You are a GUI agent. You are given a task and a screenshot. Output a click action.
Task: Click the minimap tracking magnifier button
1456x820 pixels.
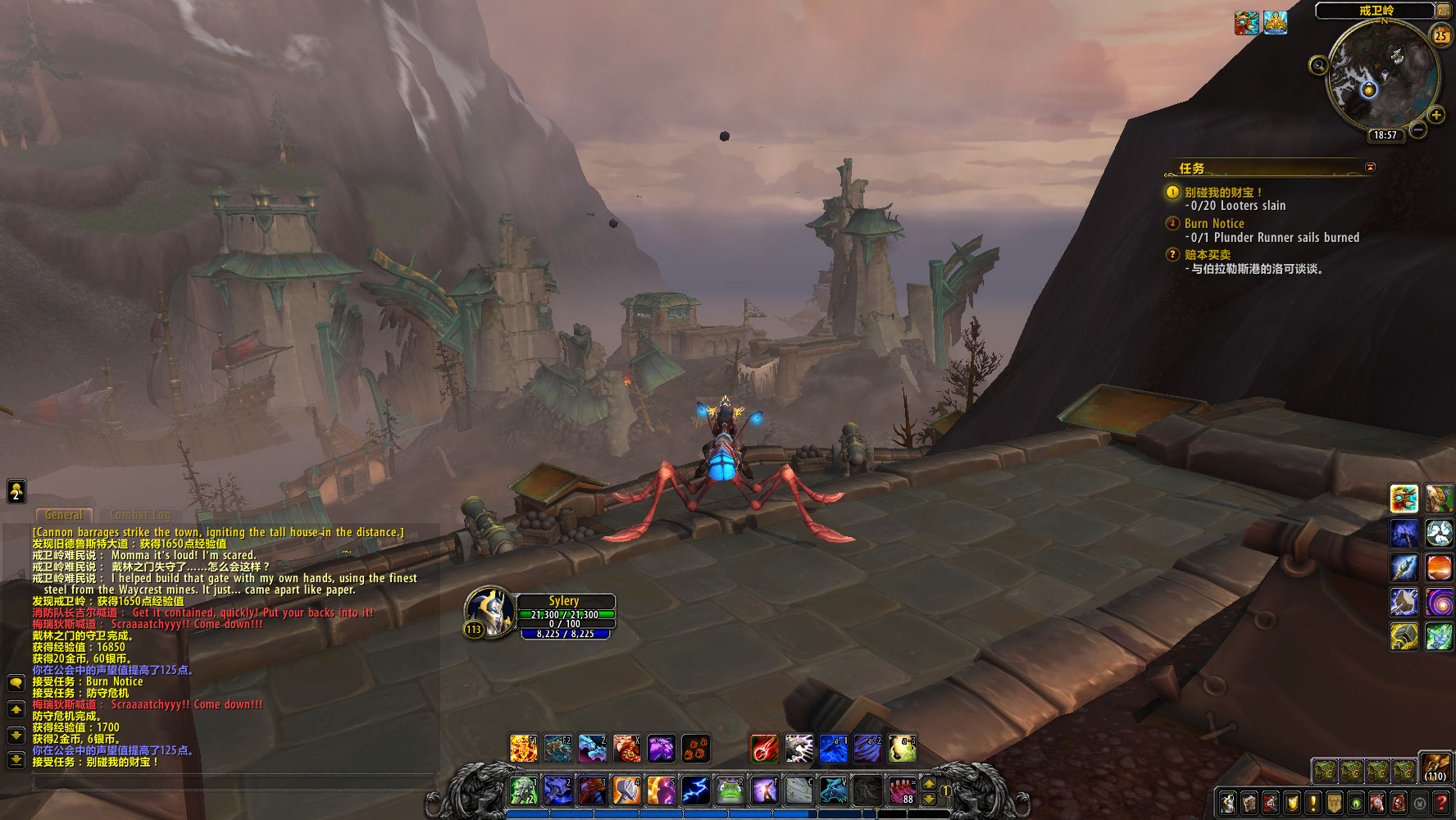pyautogui.click(x=1318, y=66)
